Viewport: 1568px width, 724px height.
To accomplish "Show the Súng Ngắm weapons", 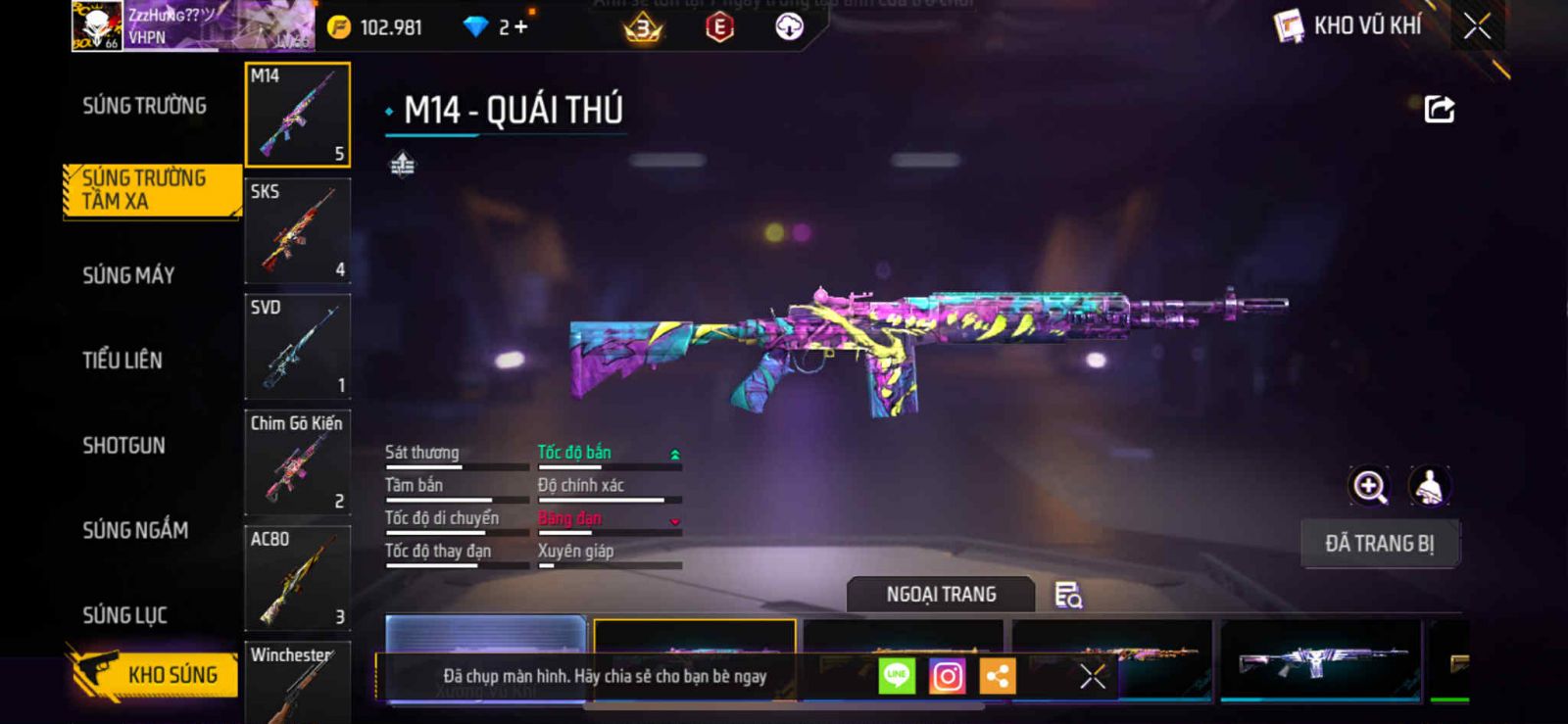I will coord(135,530).
